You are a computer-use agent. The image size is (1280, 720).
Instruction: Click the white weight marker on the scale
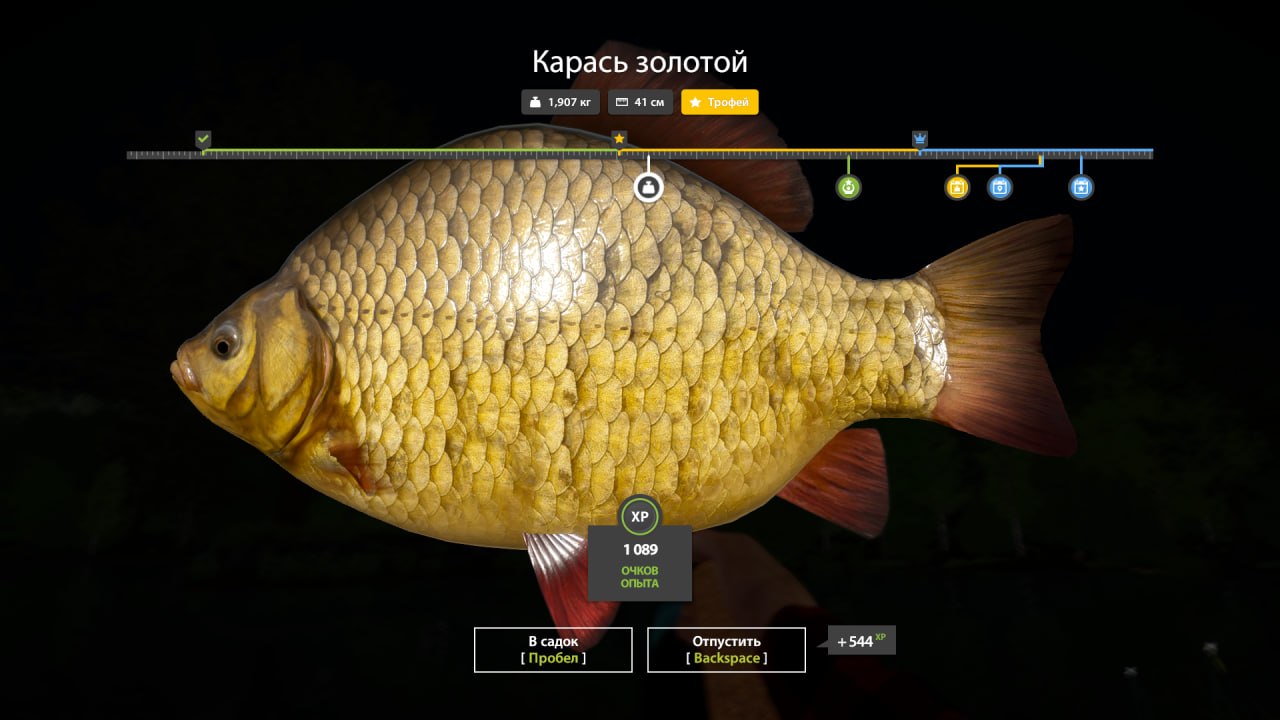coord(648,186)
